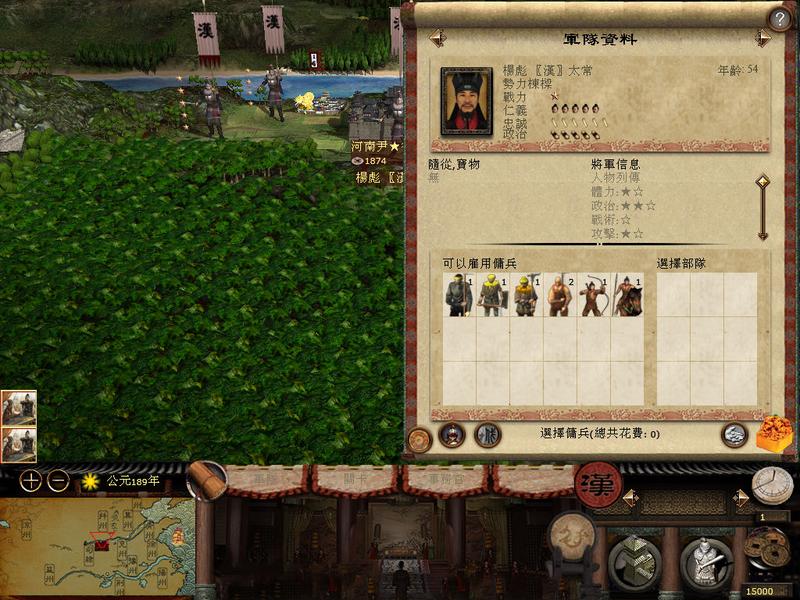Select the top army card on left edge
The image size is (800, 600).
point(18,407)
